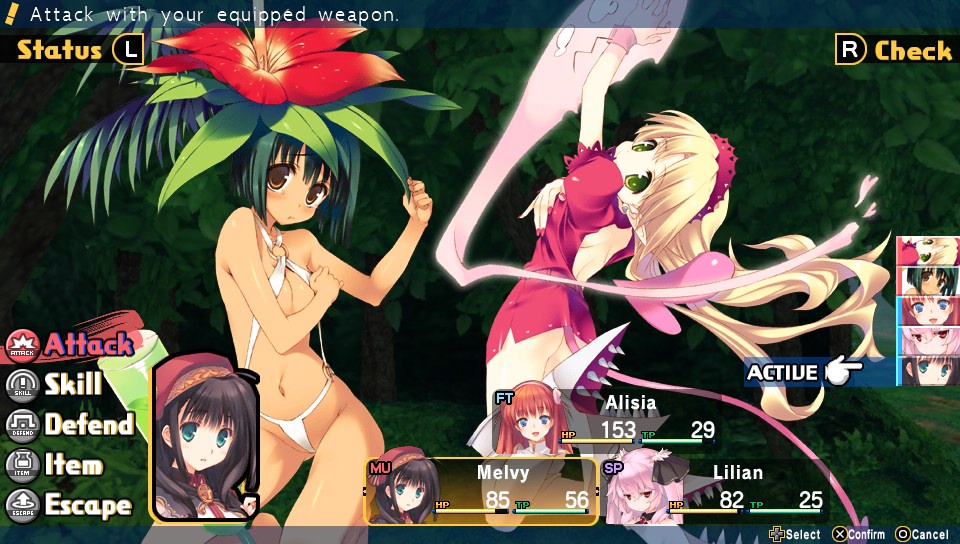
Task: Select the Defend command
Action: click(x=72, y=425)
